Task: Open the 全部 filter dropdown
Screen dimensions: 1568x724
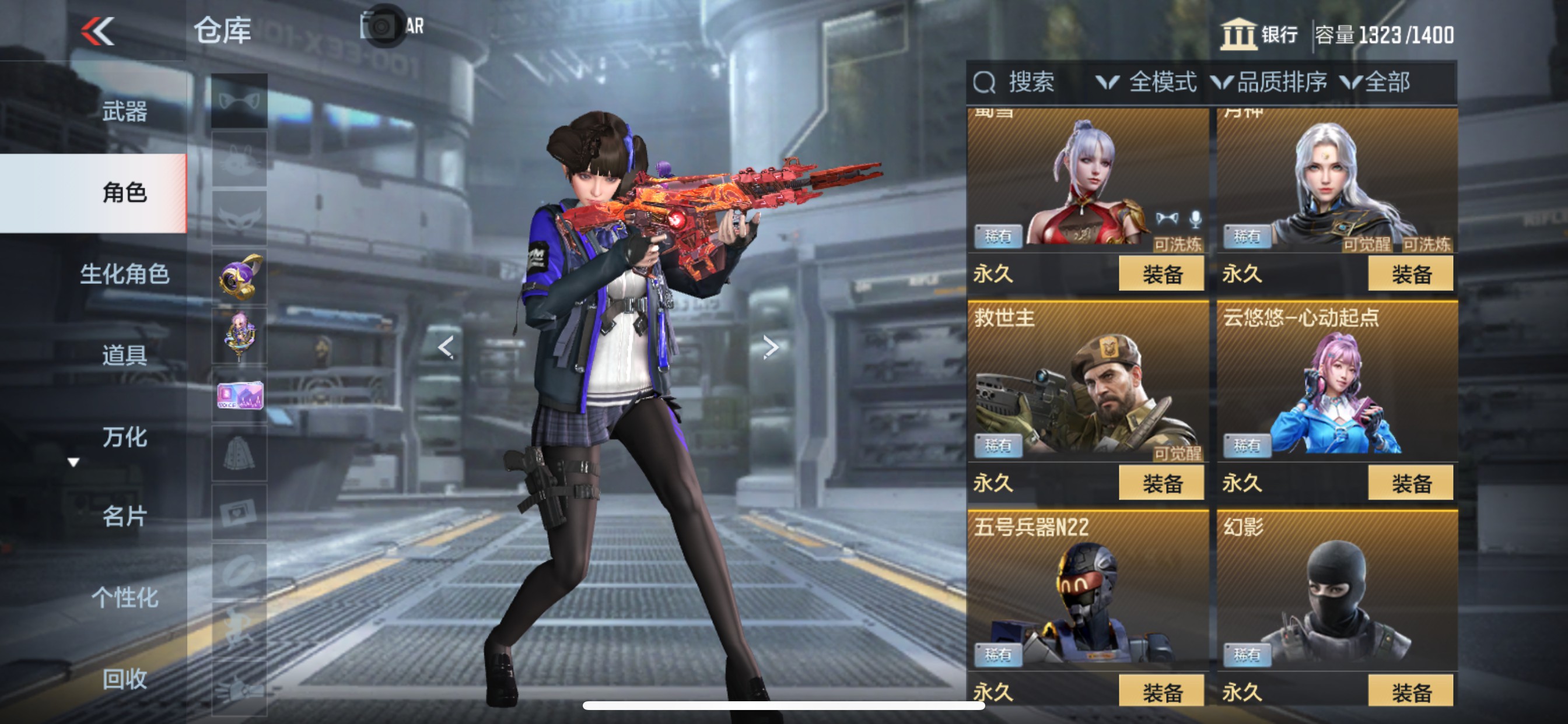Action: click(x=1376, y=82)
